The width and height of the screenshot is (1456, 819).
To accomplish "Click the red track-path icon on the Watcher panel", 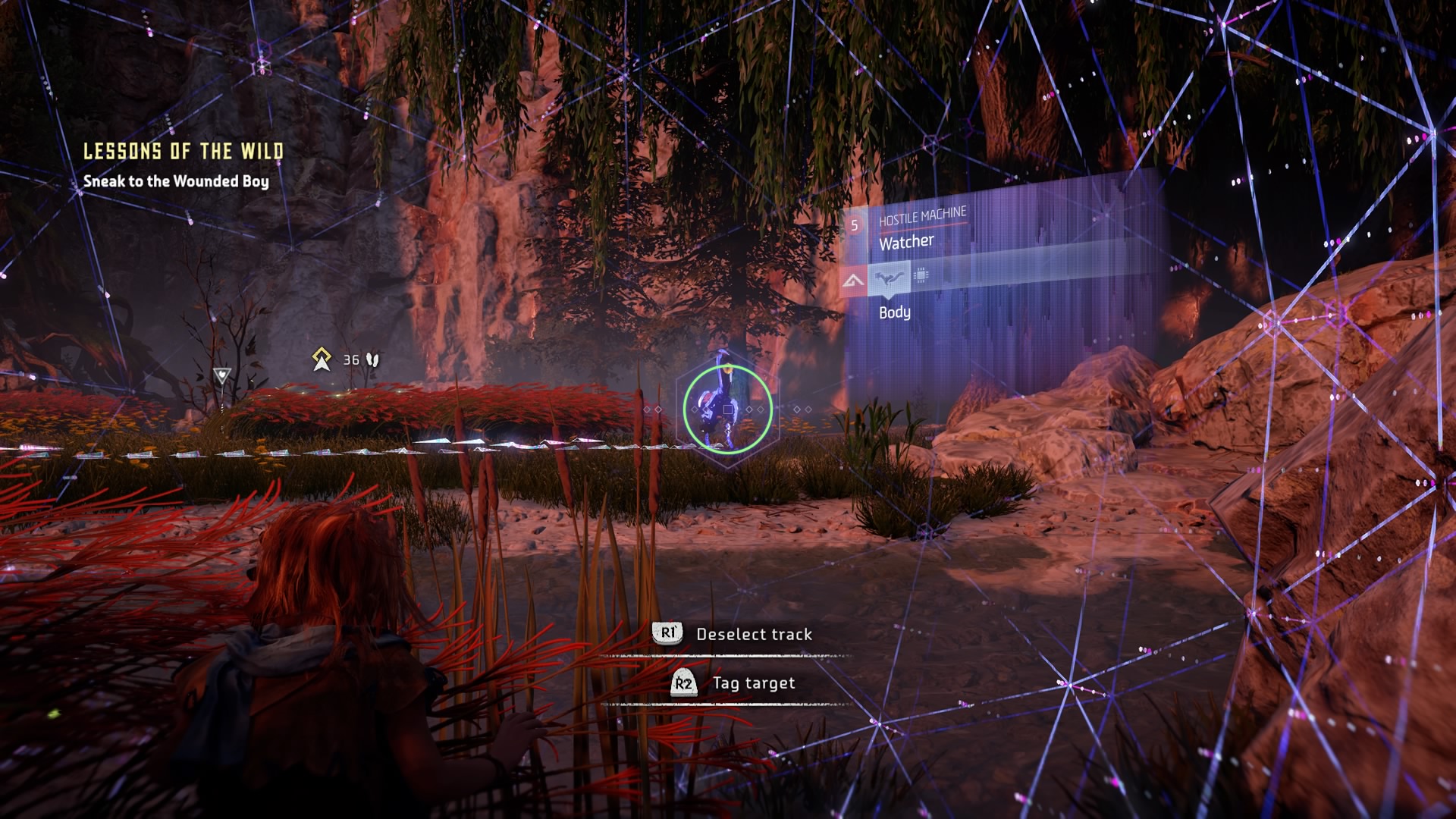I will 853,282.
